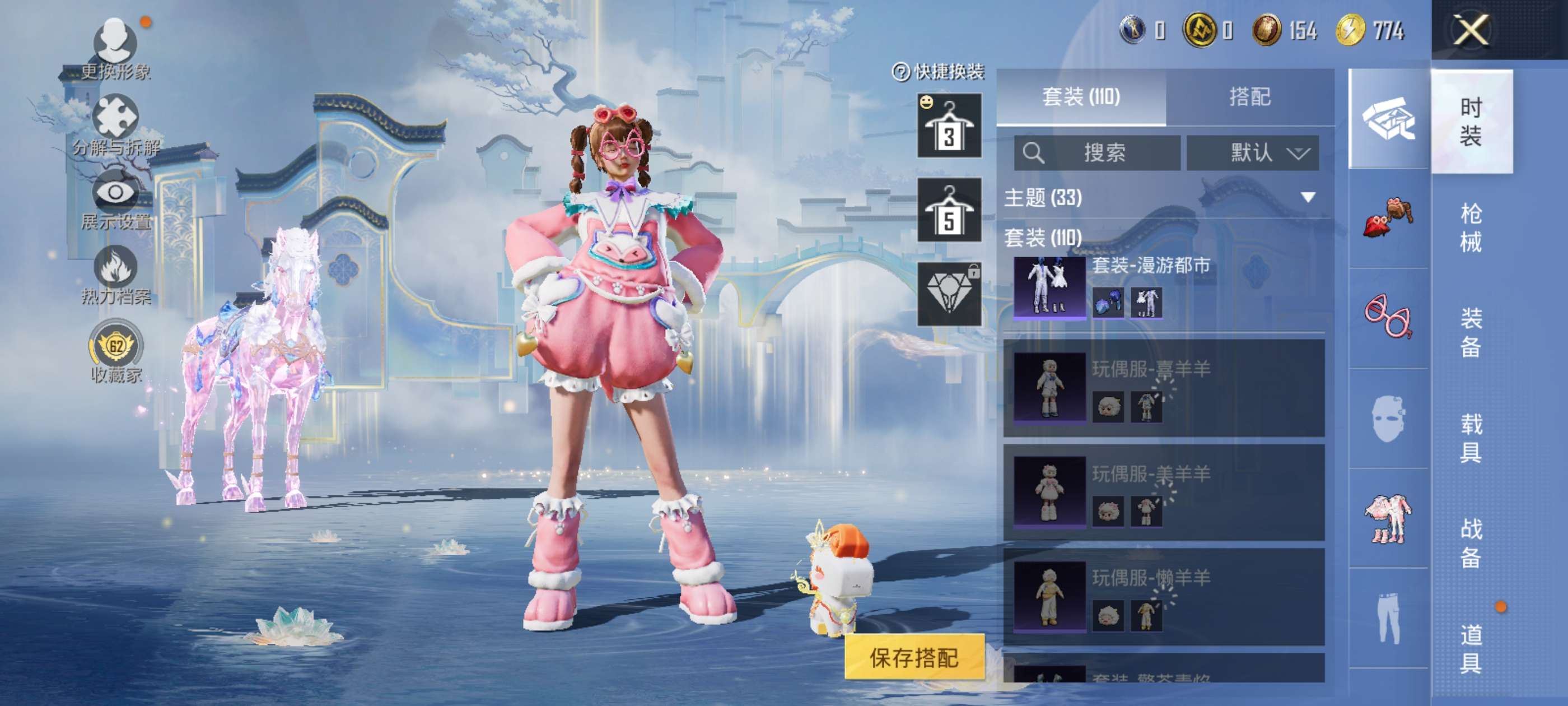1568x706 pixels.
Task: Activate quick outfit preset 5
Action: click(949, 210)
